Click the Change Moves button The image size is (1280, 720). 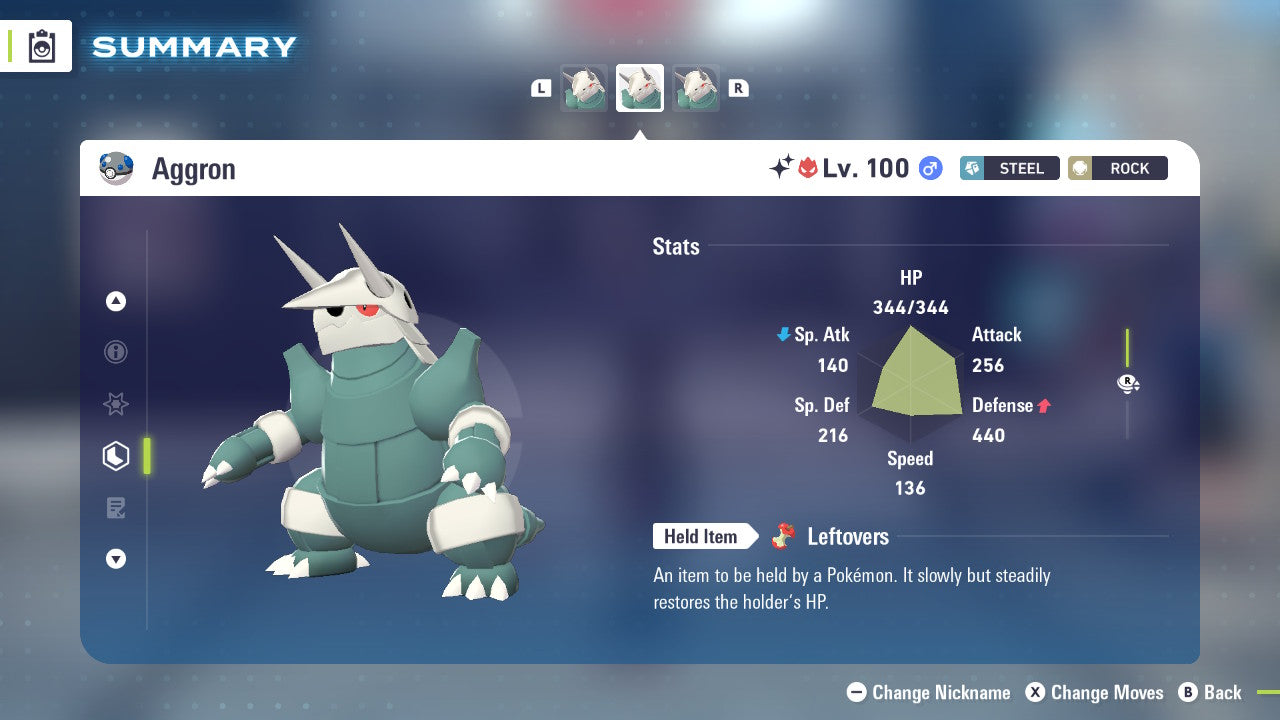(1099, 692)
